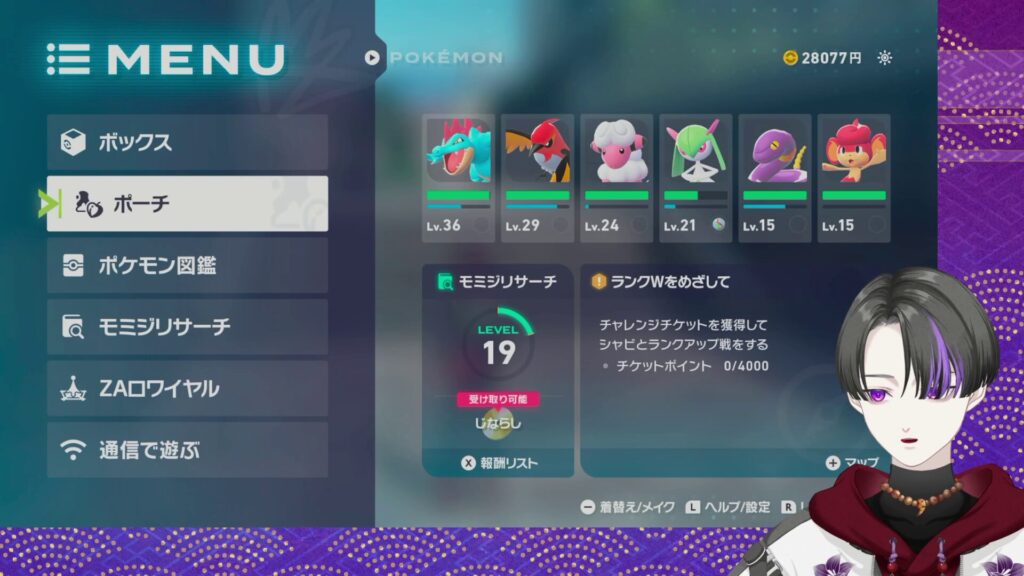Choose the Lv.15 Pansear party slot
1024x576 pixels.
coord(853,178)
